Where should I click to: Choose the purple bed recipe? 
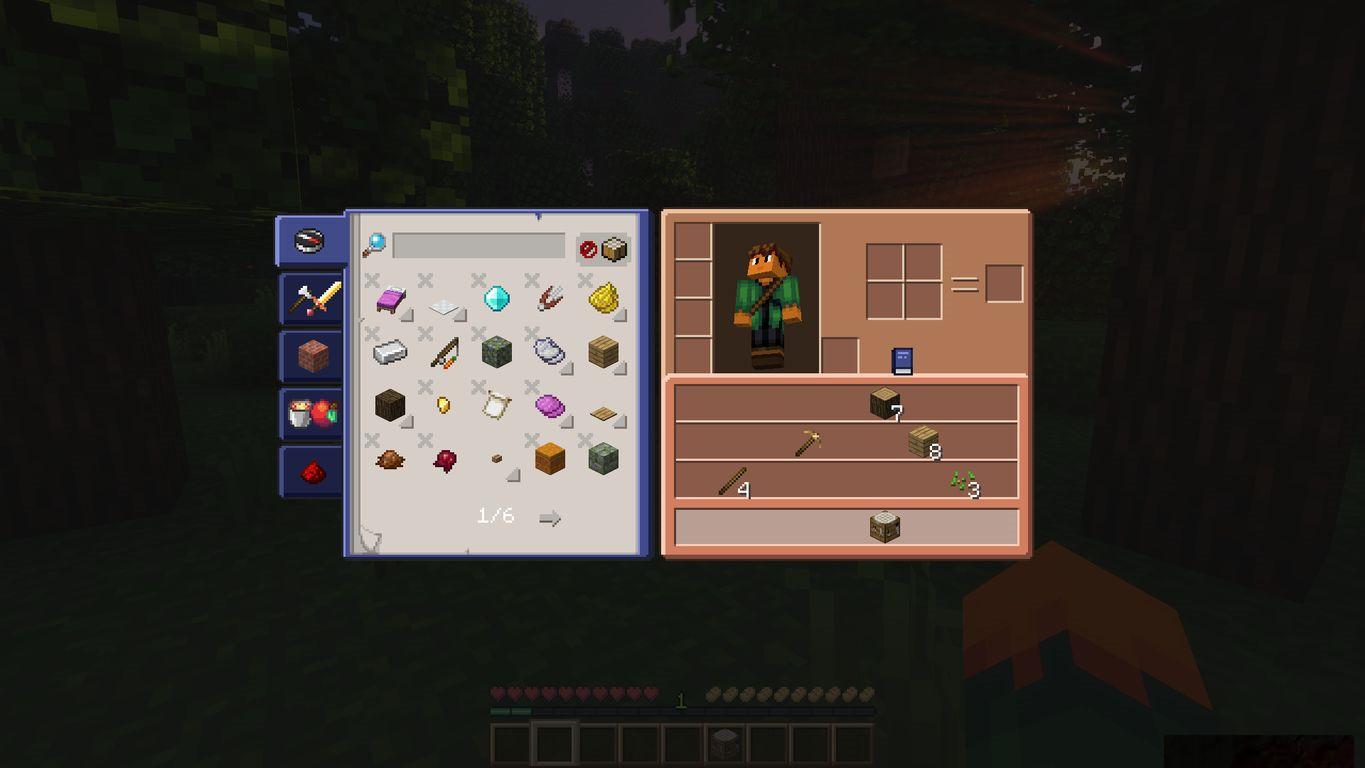pyautogui.click(x=390, y=298)
